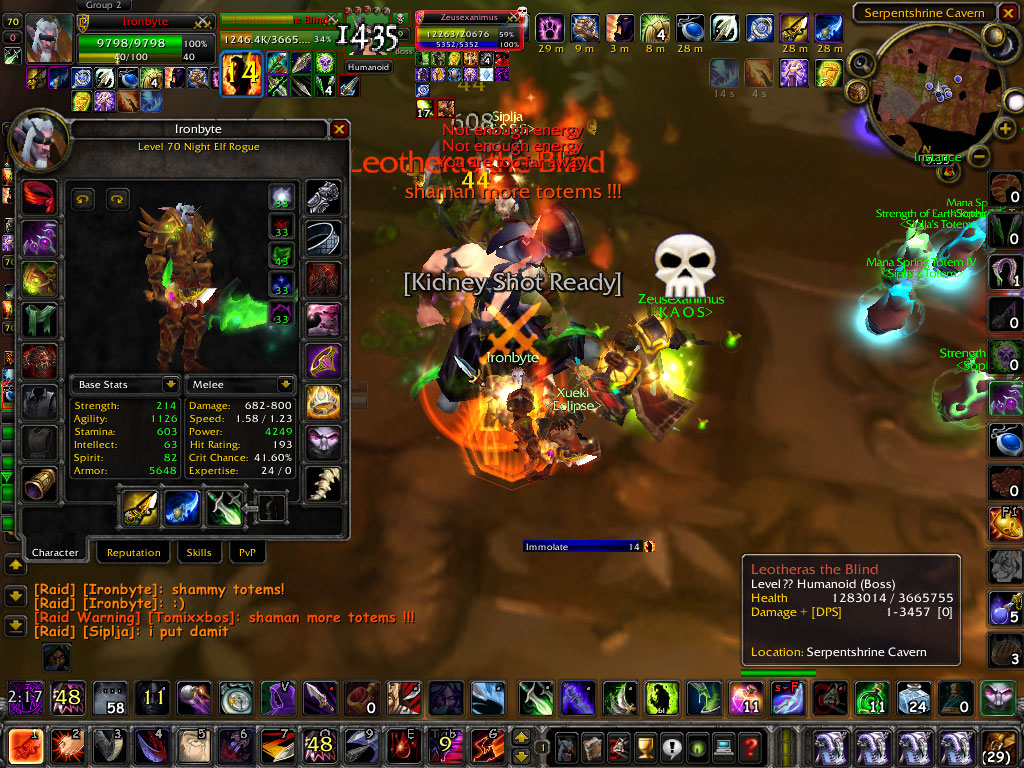
Task: Open the red question mark help button
Action: 748,746
